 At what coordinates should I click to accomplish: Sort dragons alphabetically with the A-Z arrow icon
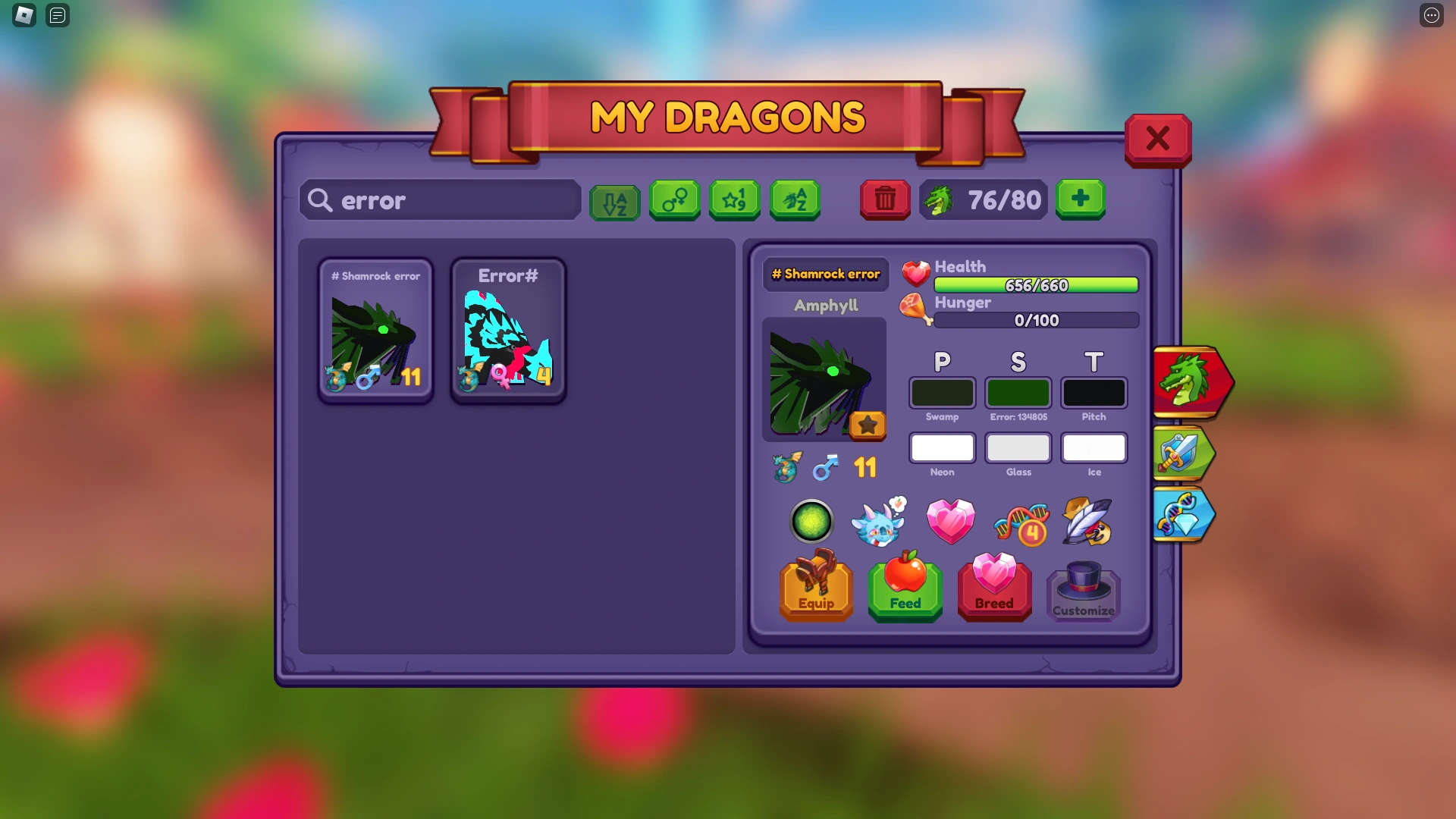[614, 200]
